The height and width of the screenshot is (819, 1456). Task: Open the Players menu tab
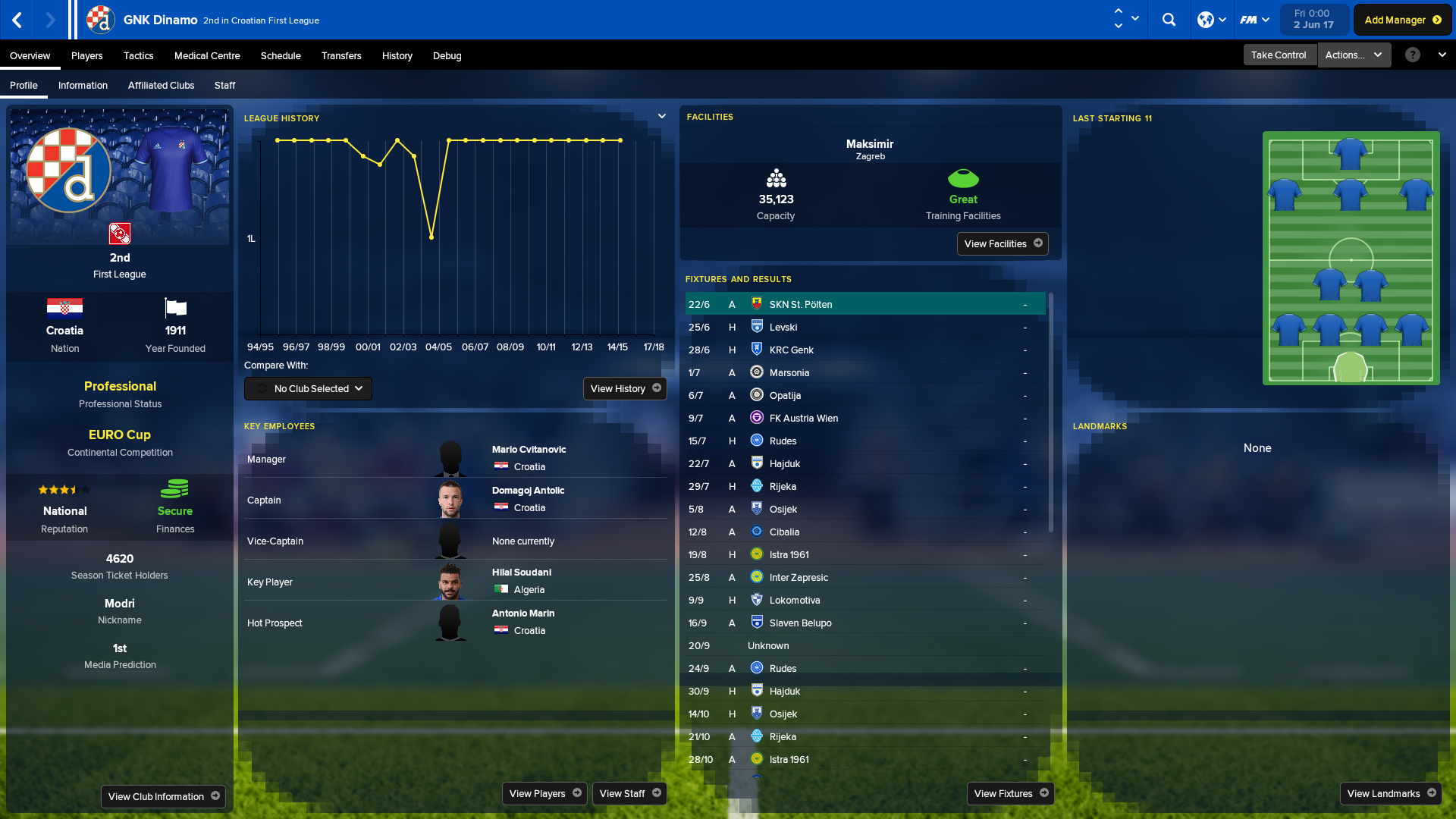tap(86, 55)
